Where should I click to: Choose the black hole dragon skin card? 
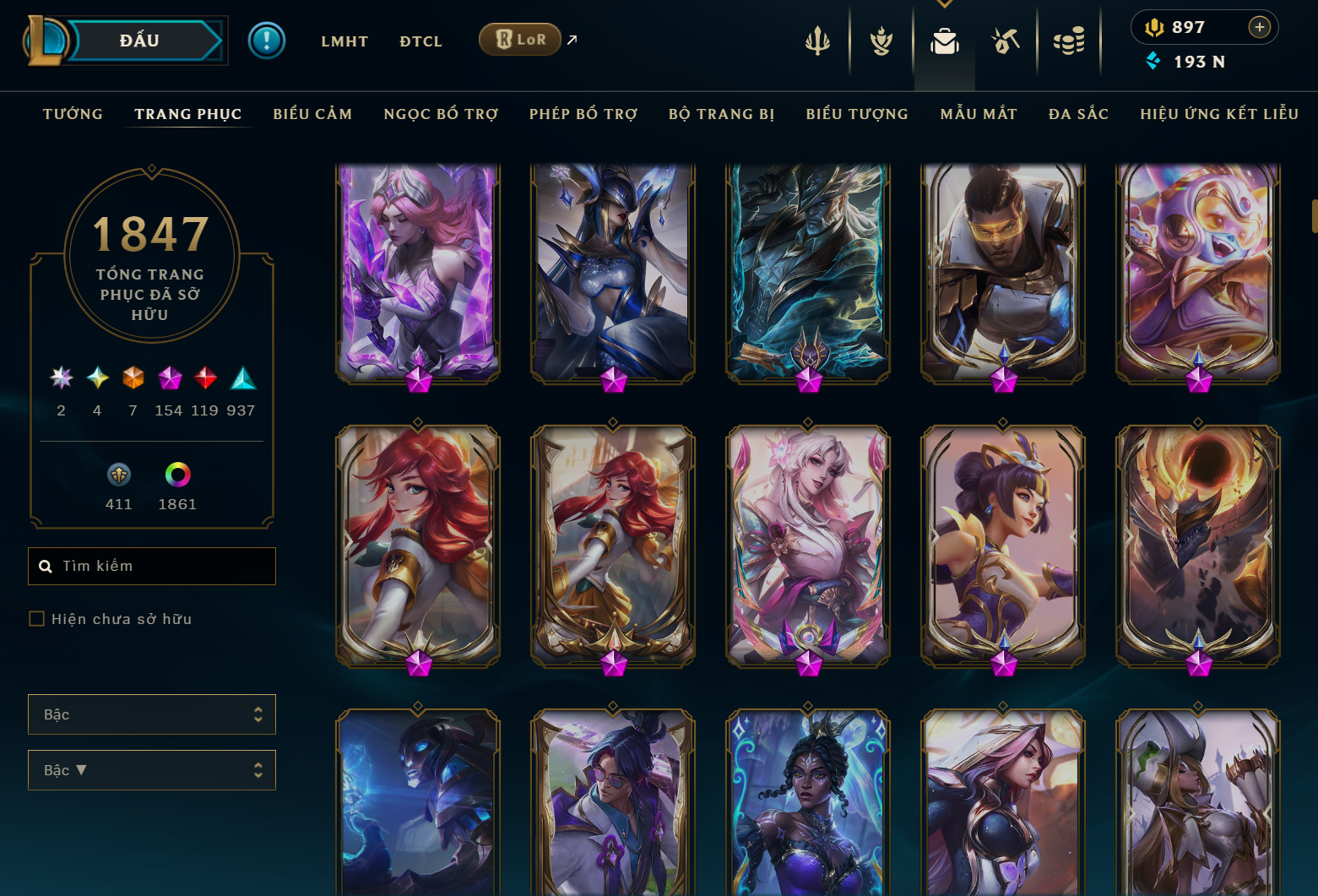(1197, 545)
